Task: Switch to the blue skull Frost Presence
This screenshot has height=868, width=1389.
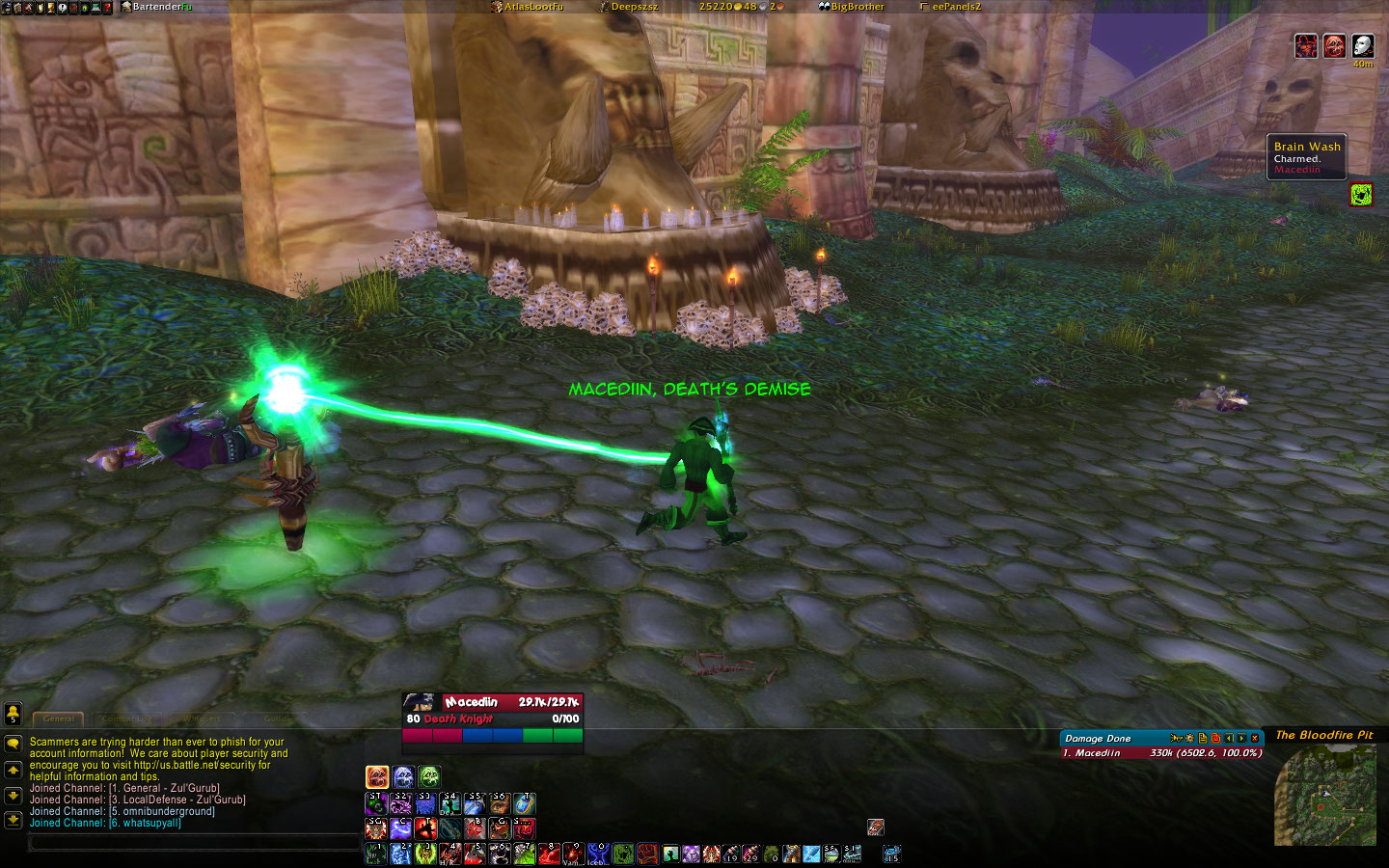Action: coord(403,776)
